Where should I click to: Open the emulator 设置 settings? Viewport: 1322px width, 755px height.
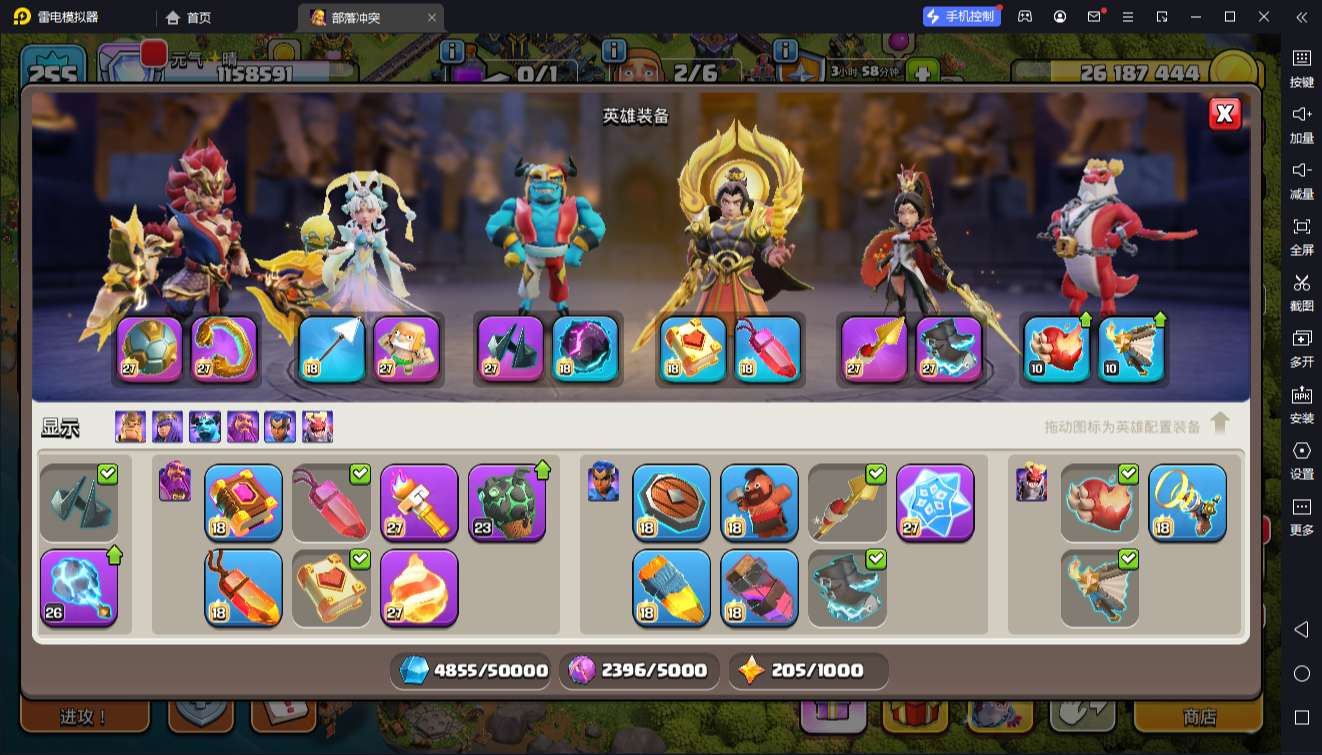pyautogui.click(x=1301, y=459)
